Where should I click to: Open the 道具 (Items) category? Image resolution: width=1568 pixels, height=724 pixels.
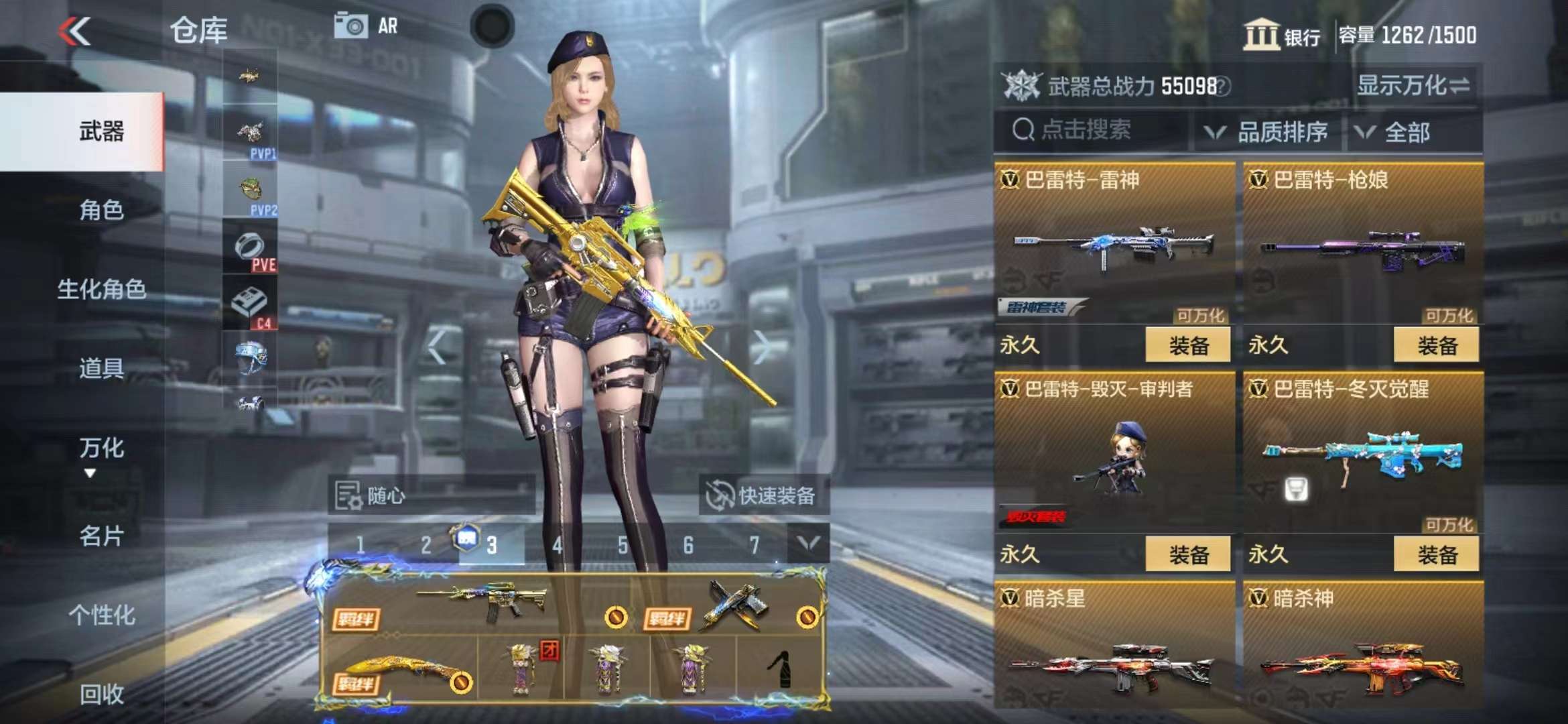(101, 368)
